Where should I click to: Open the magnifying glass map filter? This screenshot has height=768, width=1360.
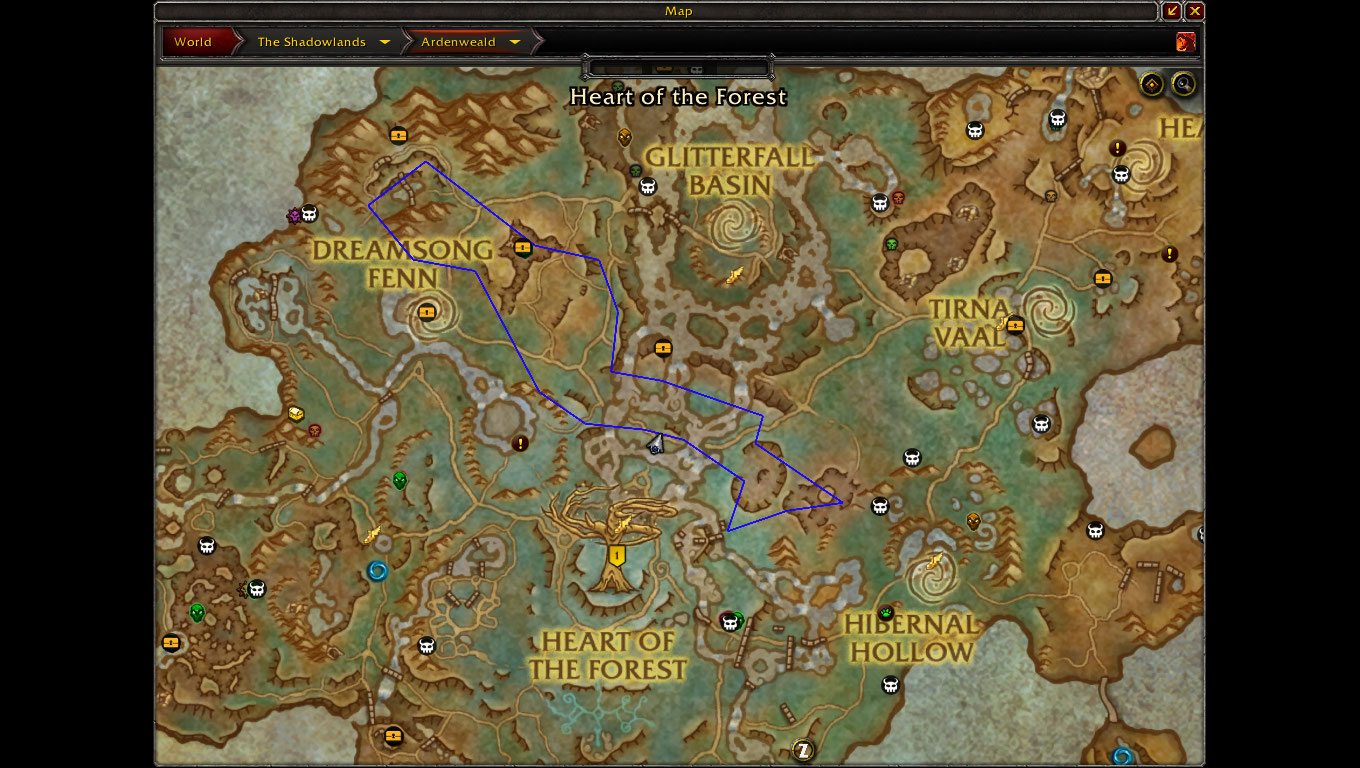coord(1184,84)
